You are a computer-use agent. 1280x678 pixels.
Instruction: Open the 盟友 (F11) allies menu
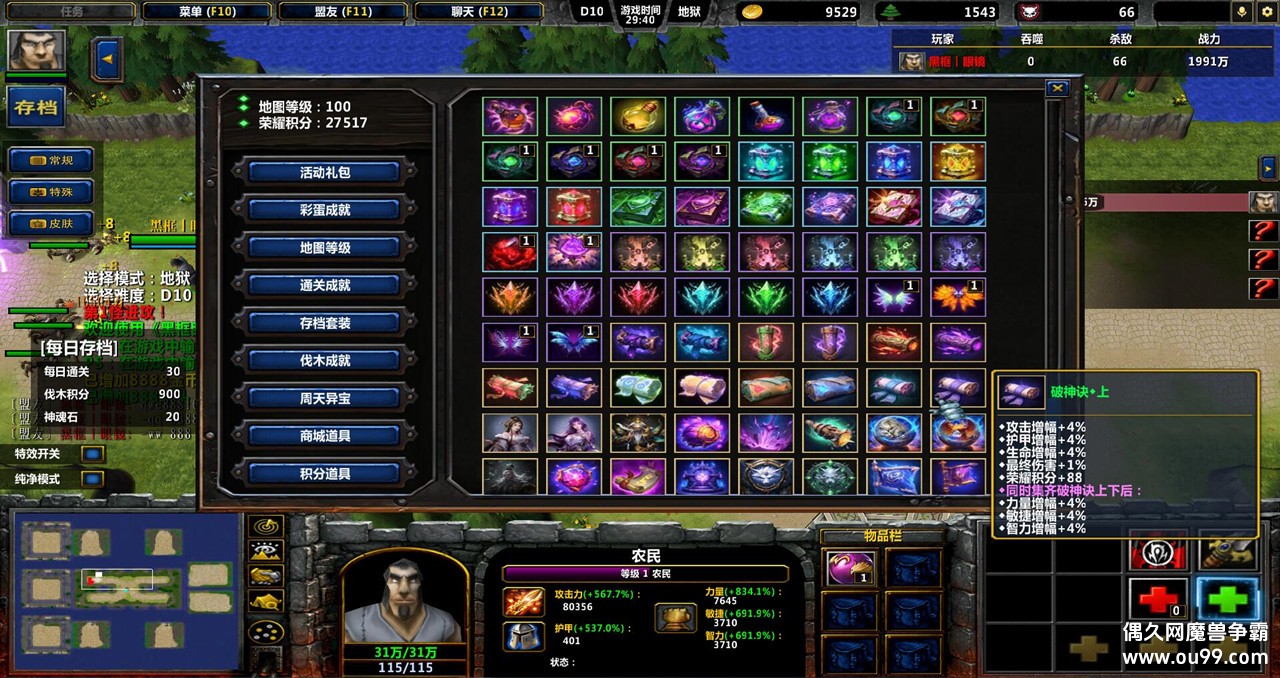coord(342,11)
